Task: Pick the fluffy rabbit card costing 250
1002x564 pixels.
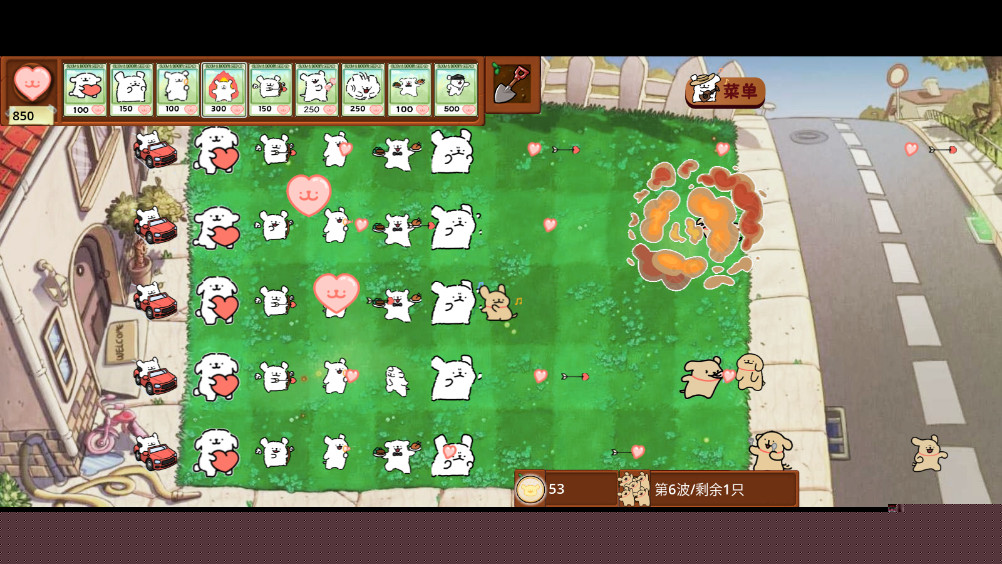Action: pos(362,90)
